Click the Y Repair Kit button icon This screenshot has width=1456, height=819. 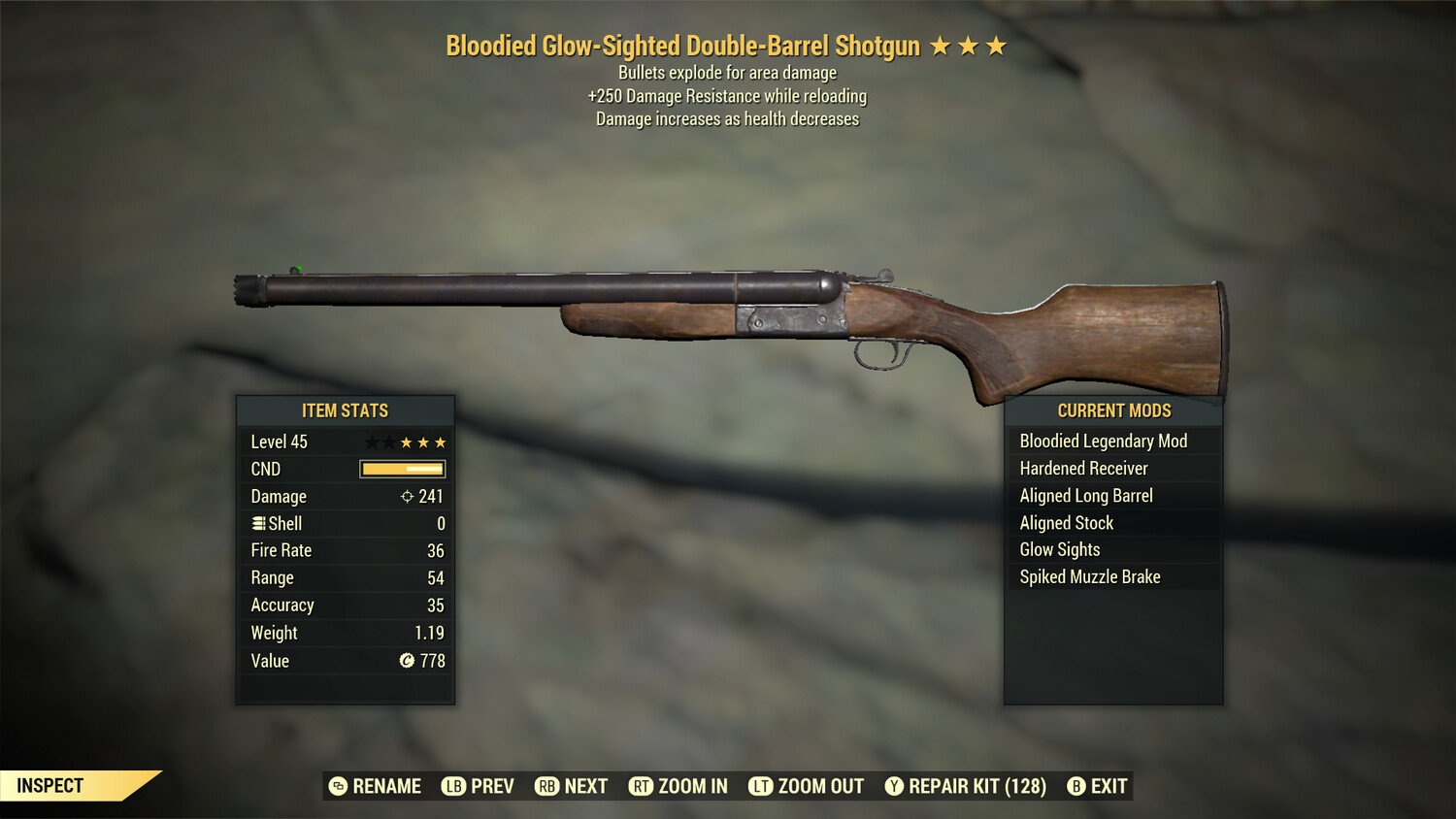pos(894,786)
